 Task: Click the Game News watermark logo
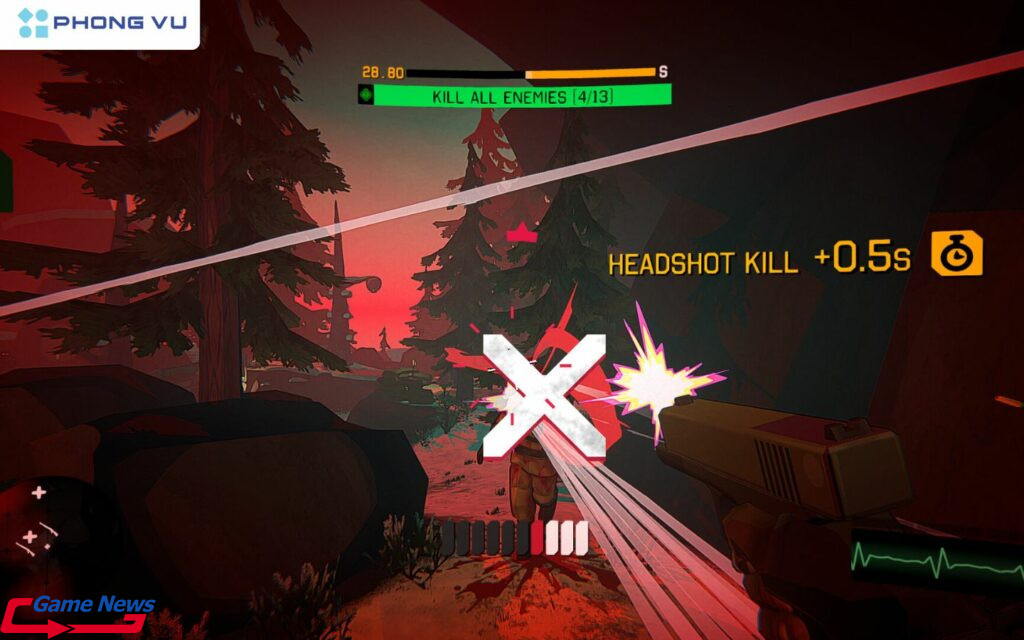[x=80, y=614]
